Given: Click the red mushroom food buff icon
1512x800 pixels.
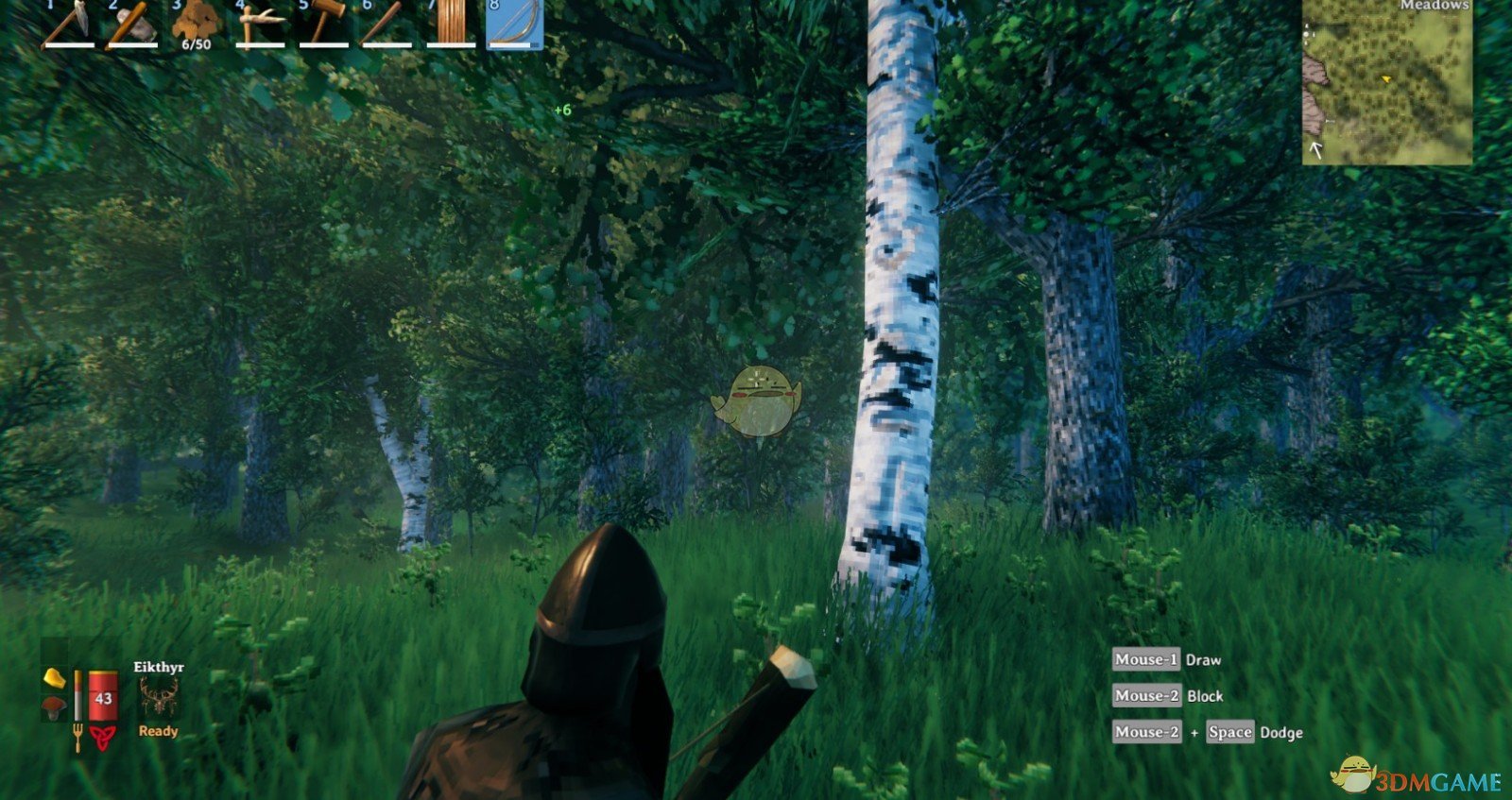Looking at the screenshot, I should pyautogui.click(x=54, y=706).
